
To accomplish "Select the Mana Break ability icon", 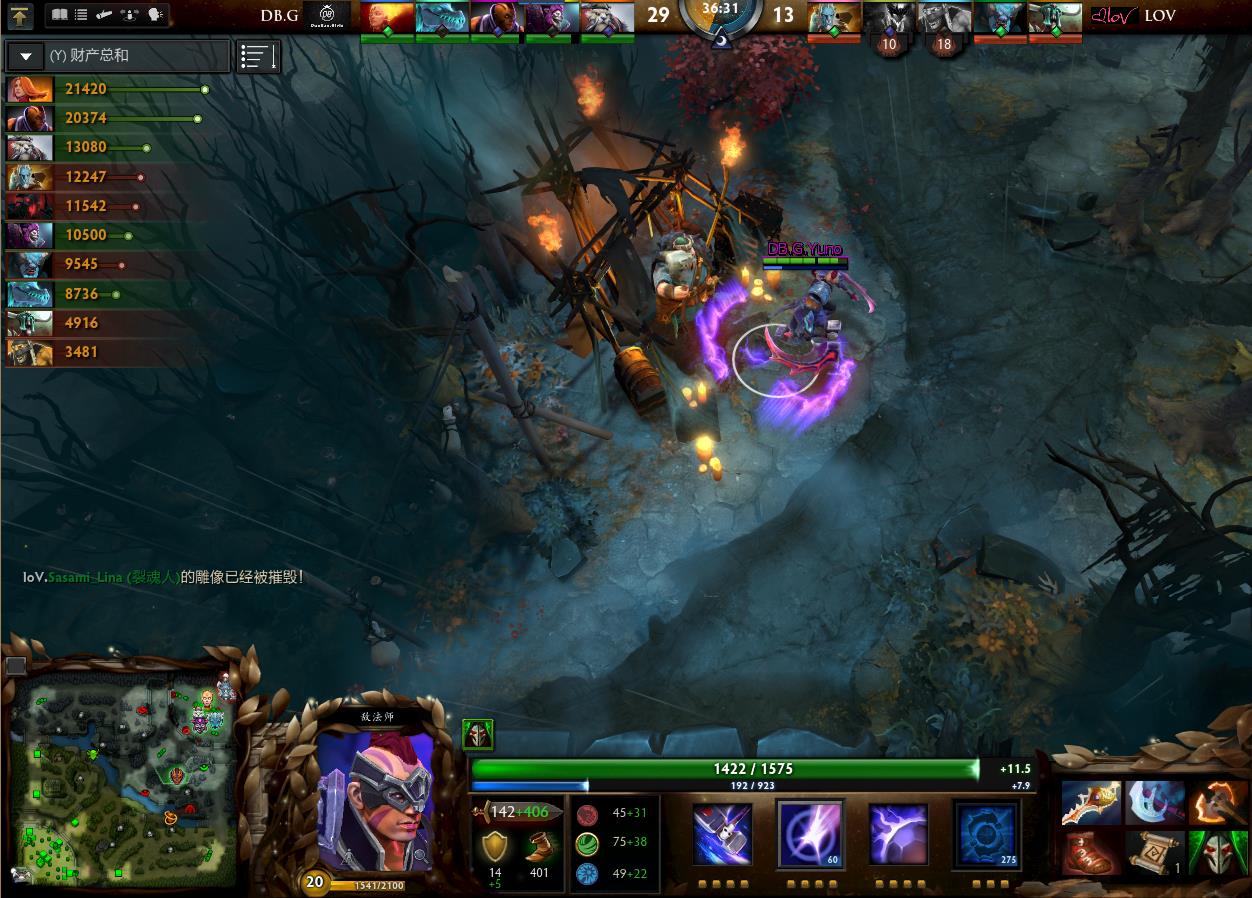I will pyautogui.click(x=722, y=833).
